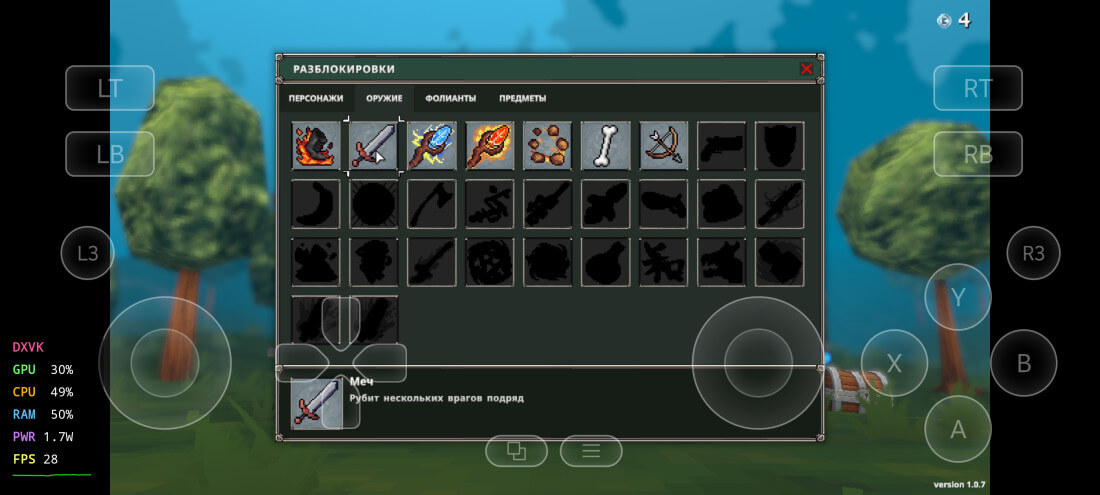Click the locked spiky ball silhouette
This screenshot has width=1100, height=495.
pos(374,204)
